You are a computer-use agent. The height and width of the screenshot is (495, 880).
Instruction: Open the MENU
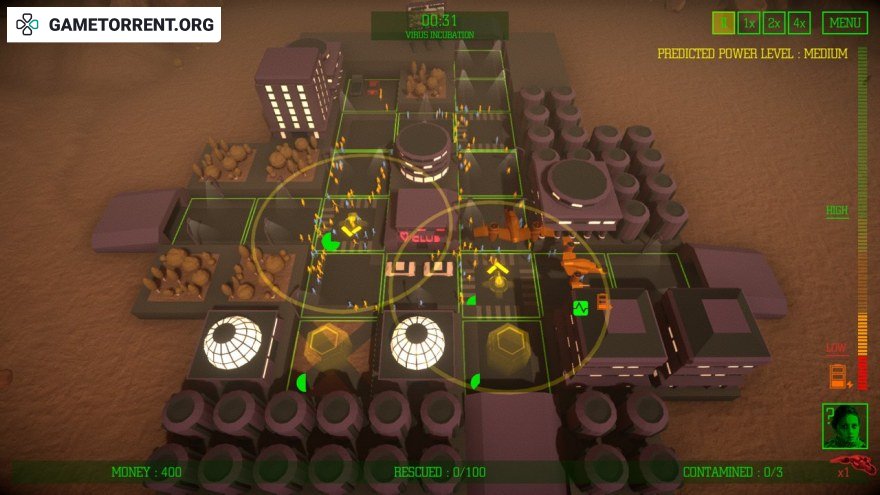point(845,23)
